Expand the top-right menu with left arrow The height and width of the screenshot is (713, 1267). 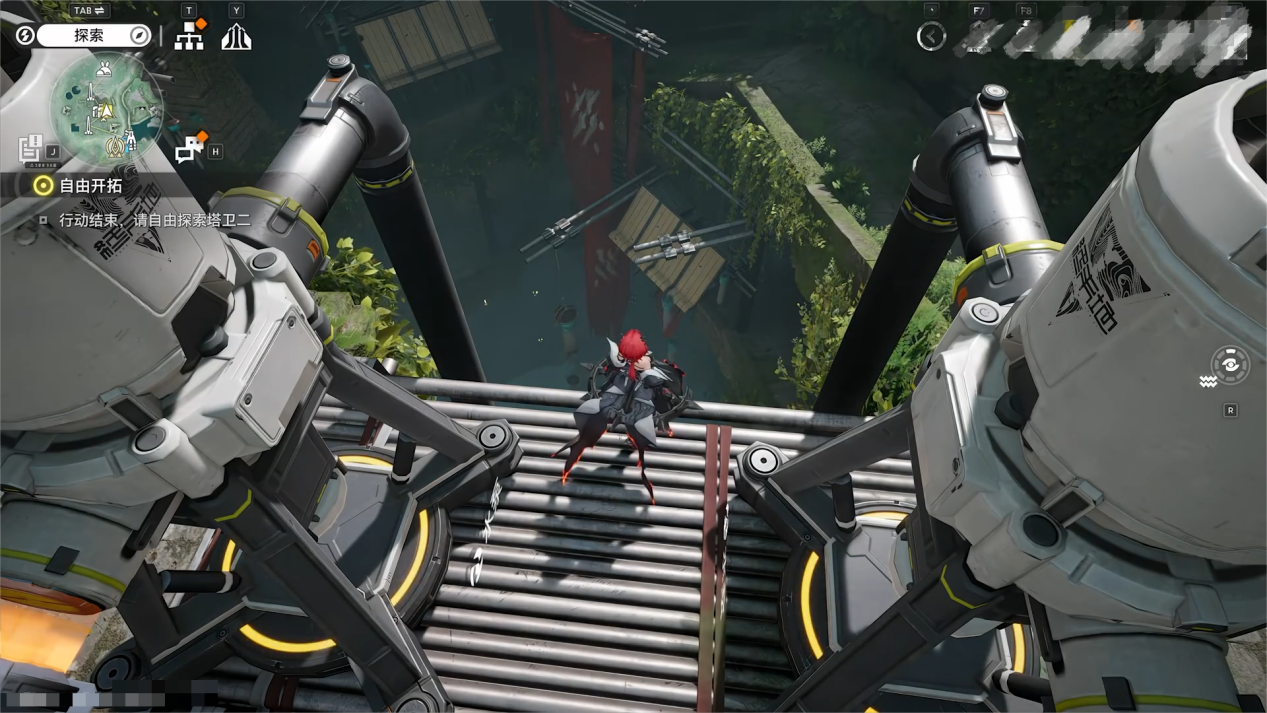pos(931,37)
